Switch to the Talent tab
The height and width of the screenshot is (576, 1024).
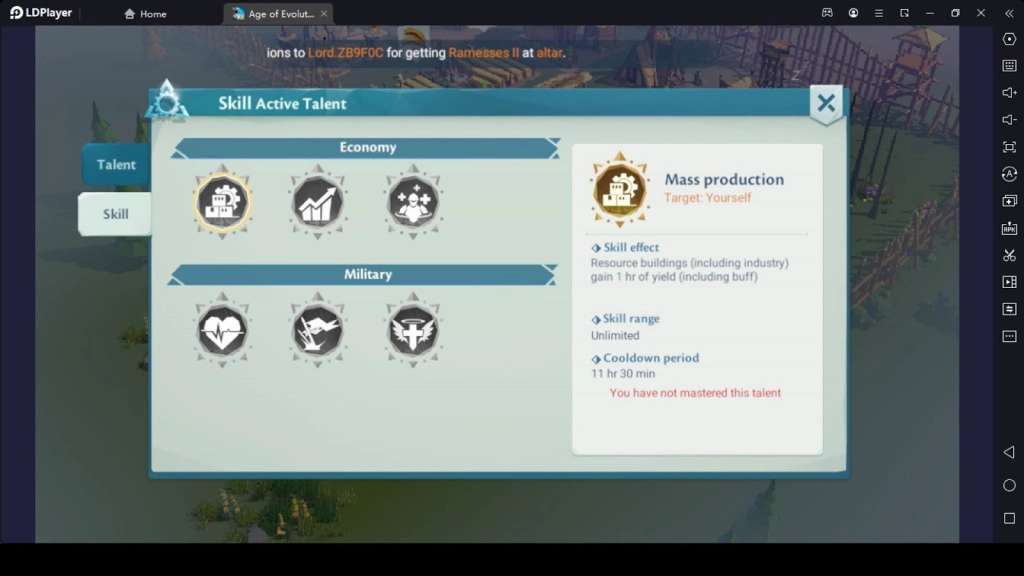pyautogui.click(x=116, y=165)
